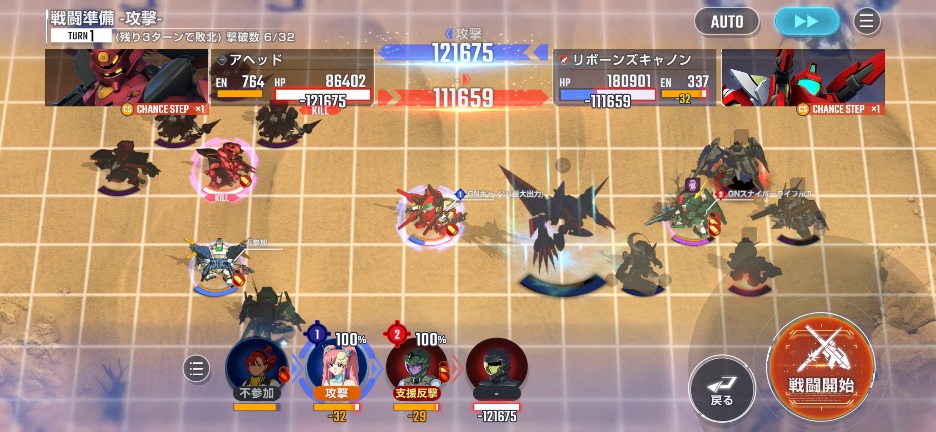
Task: Activate the fast-forward speed button
Action: tap(806, 20)
